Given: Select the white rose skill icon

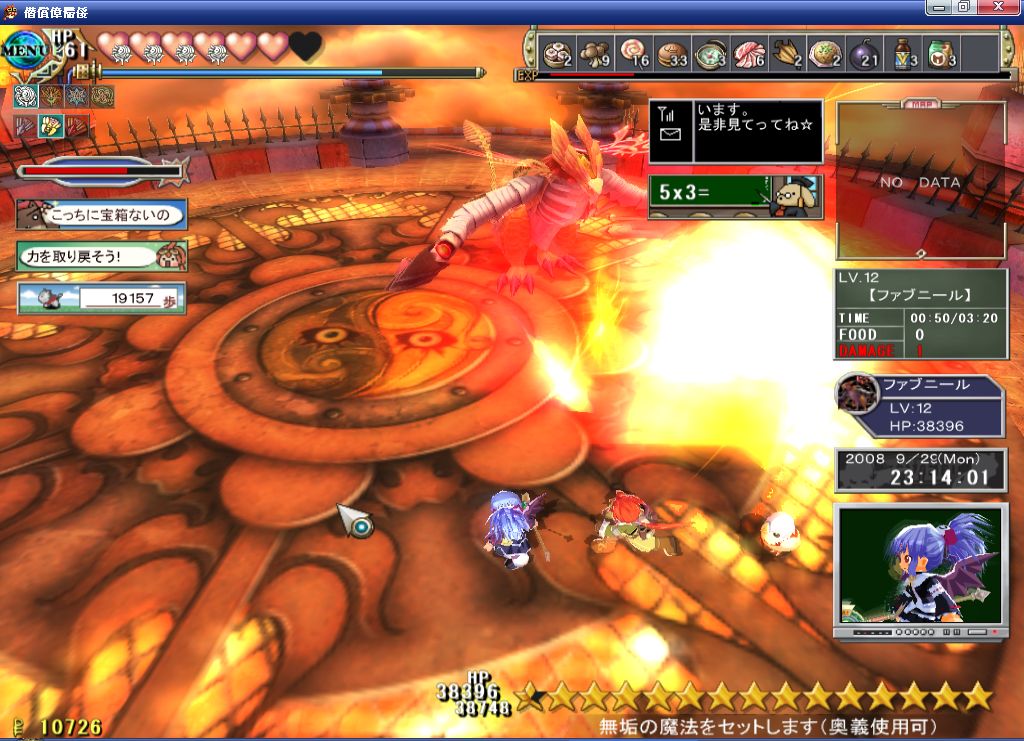Looking at the screenshot, I should pos(27,97).
